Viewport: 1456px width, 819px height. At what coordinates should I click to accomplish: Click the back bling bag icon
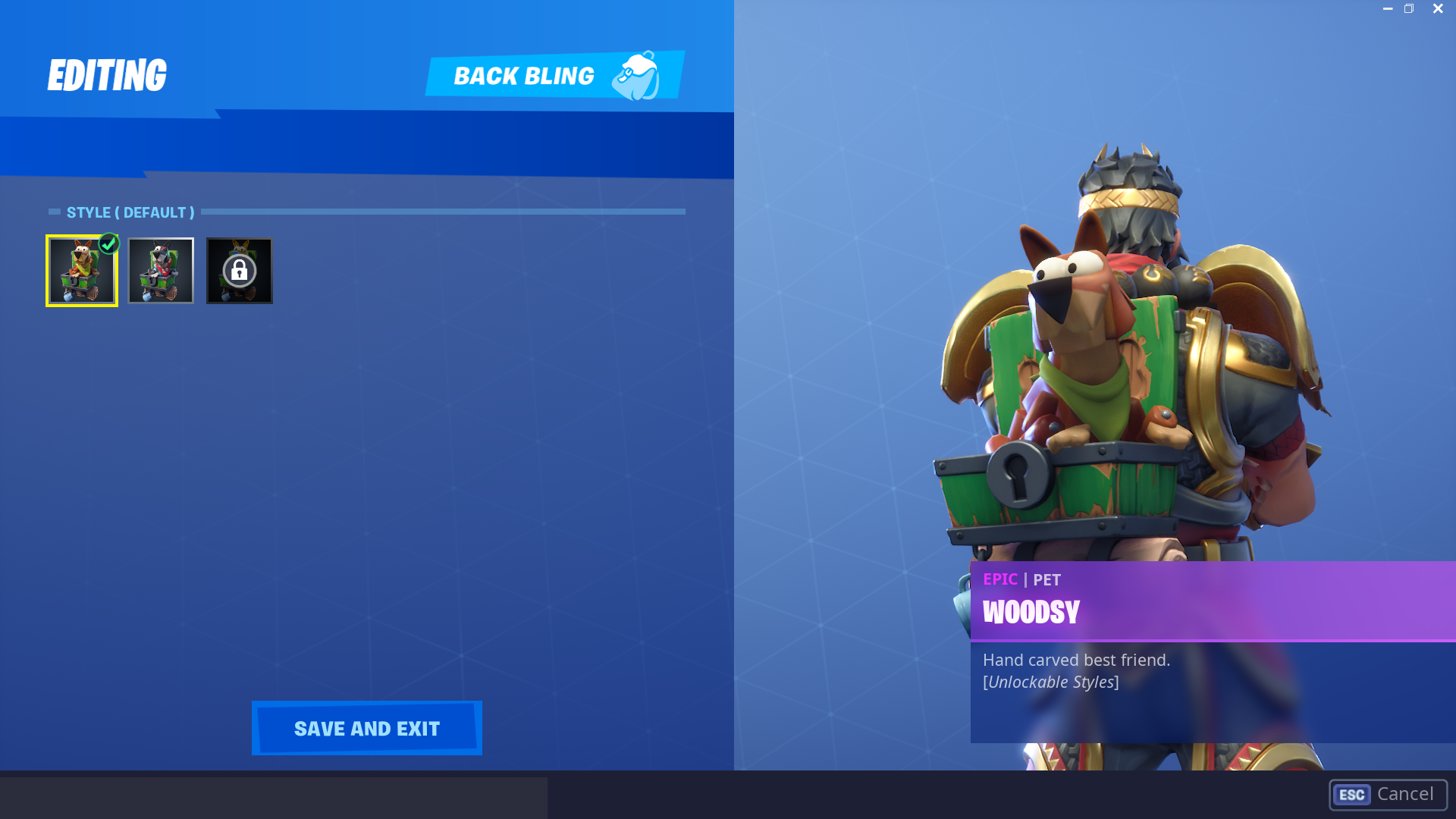638,74
